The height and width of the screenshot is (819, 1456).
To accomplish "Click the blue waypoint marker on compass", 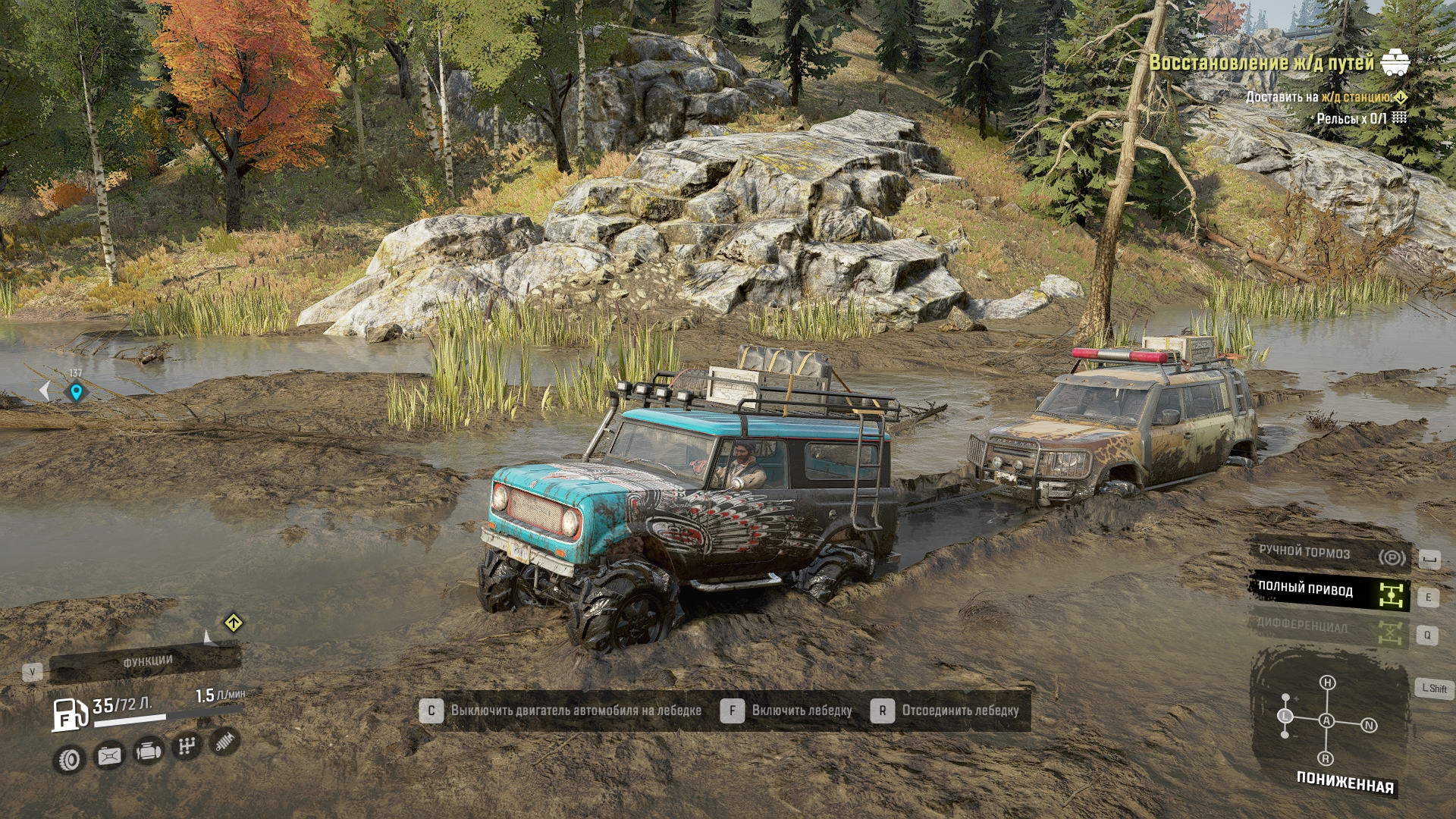I will [75, 392].
